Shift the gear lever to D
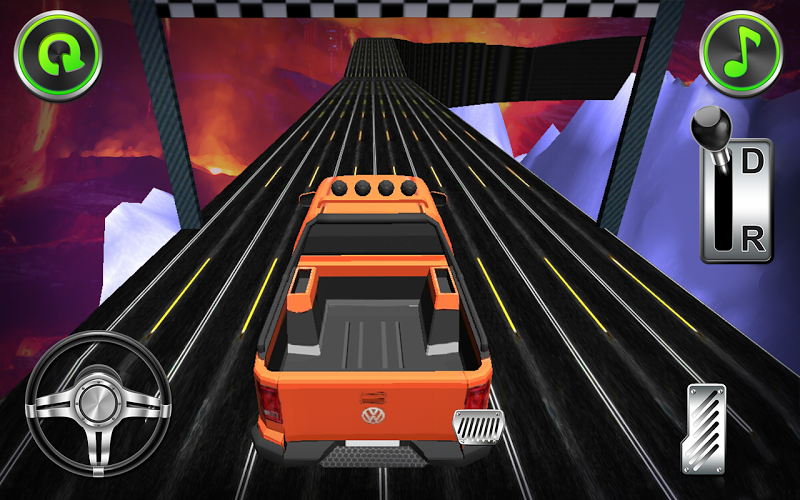 coord(753,161)
